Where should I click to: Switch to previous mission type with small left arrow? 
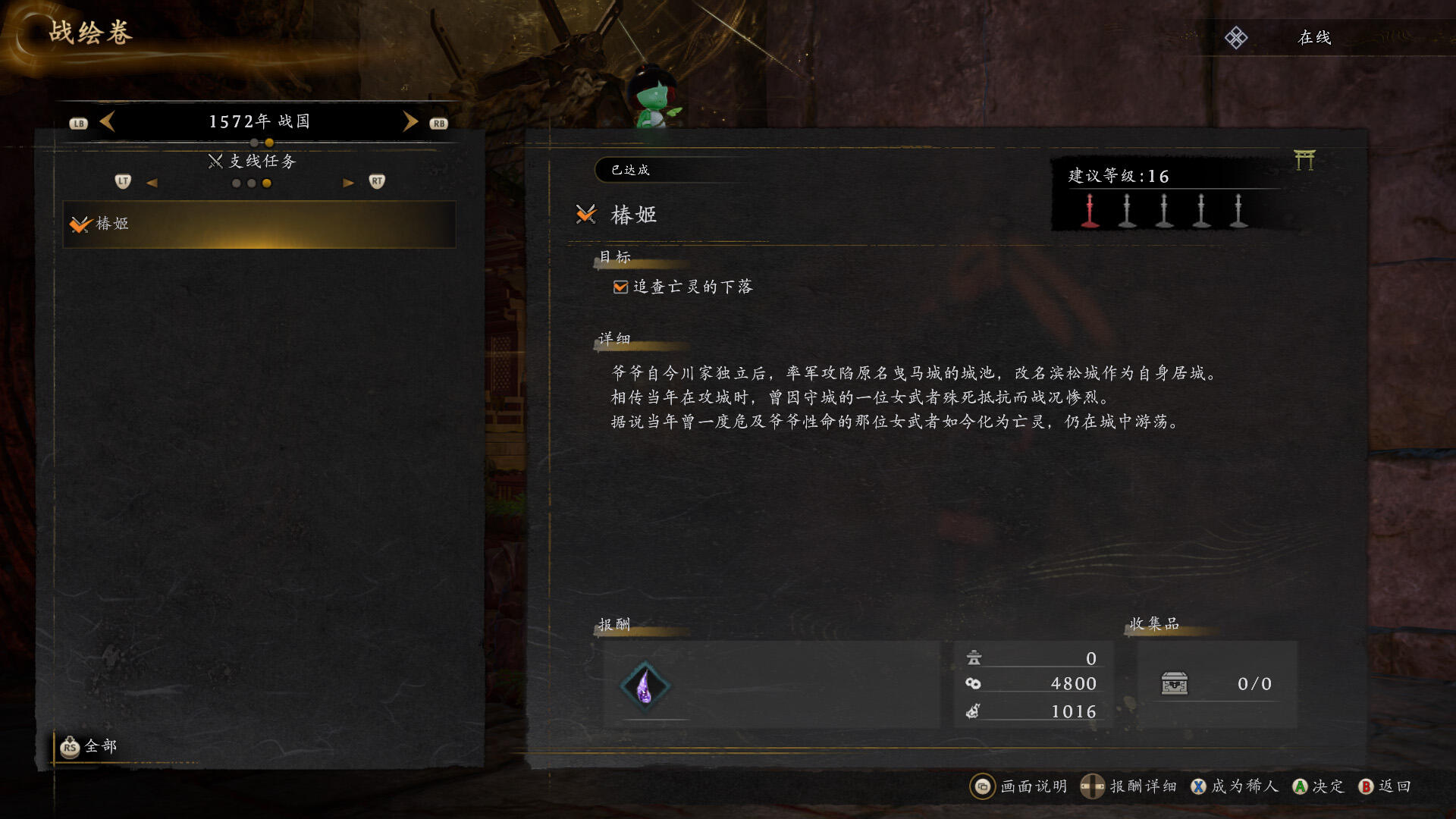click(x=152, y=183)
